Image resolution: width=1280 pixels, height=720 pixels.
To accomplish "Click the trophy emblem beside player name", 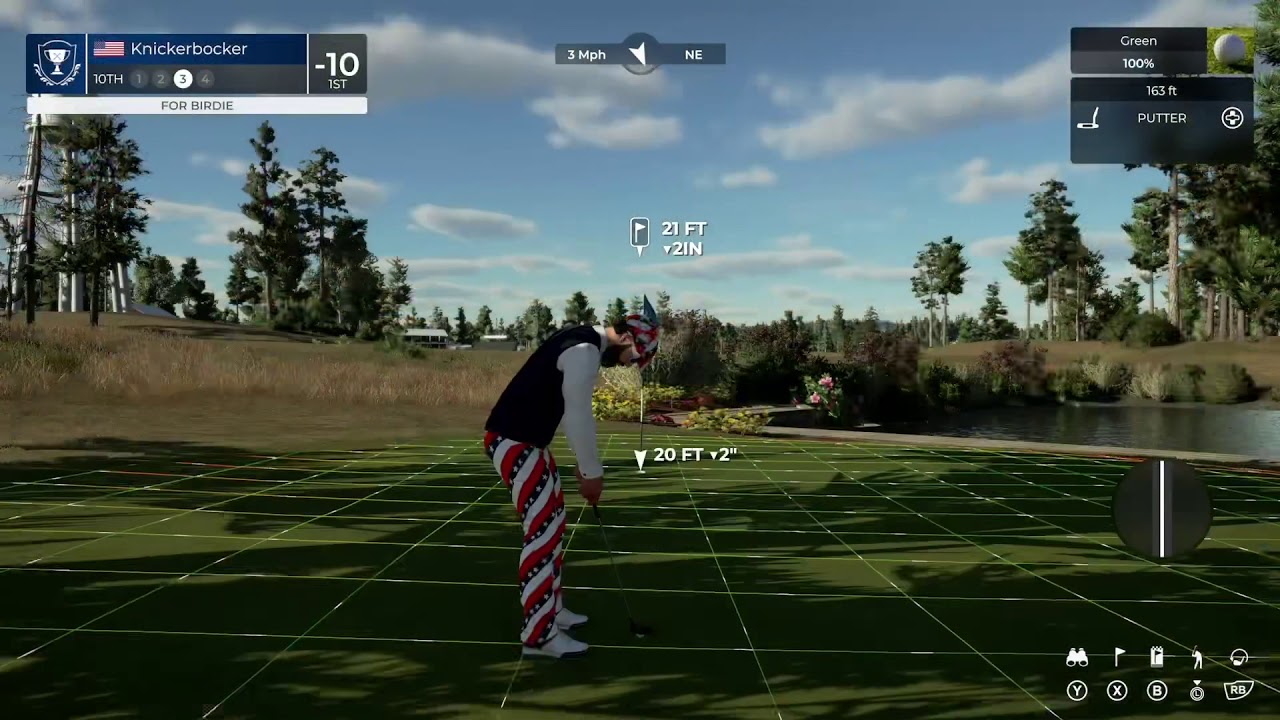I will 56,64.
